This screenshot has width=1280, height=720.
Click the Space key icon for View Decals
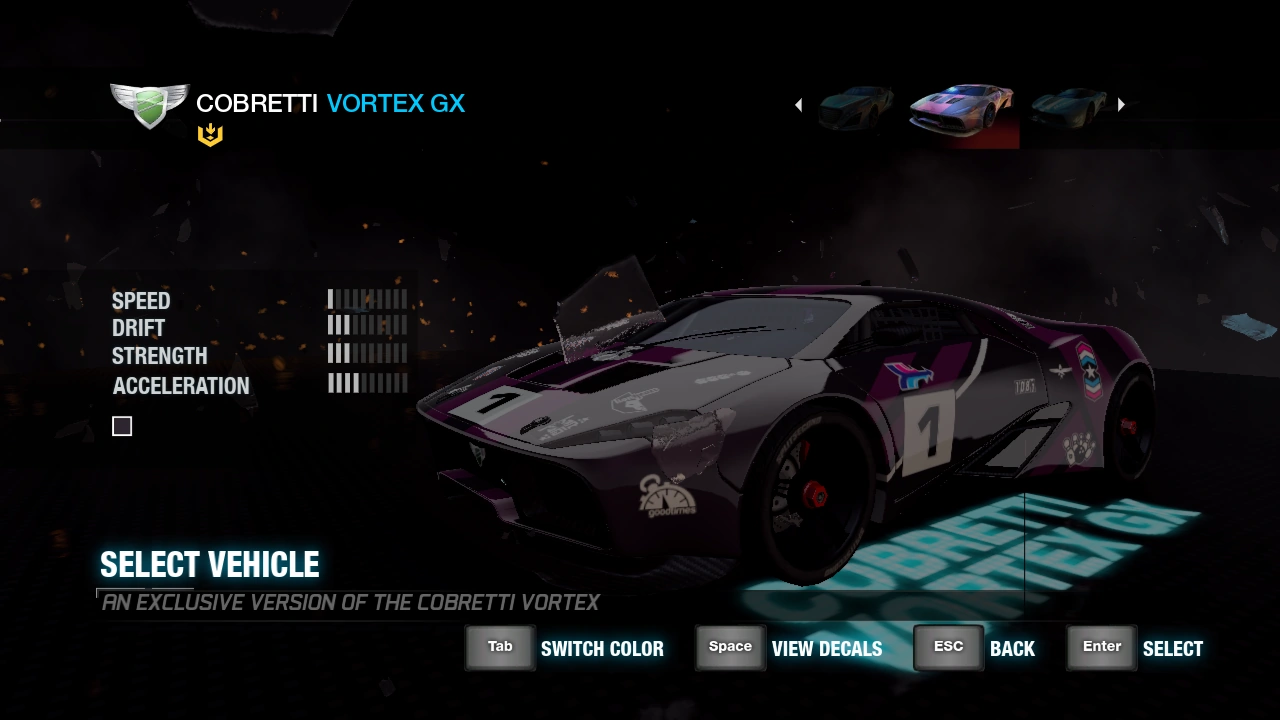[730, 647]
